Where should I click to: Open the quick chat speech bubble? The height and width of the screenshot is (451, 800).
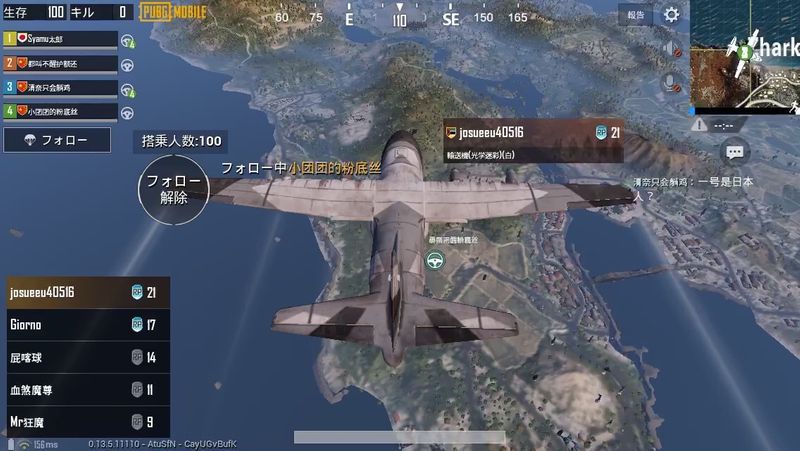click(734, 152)
